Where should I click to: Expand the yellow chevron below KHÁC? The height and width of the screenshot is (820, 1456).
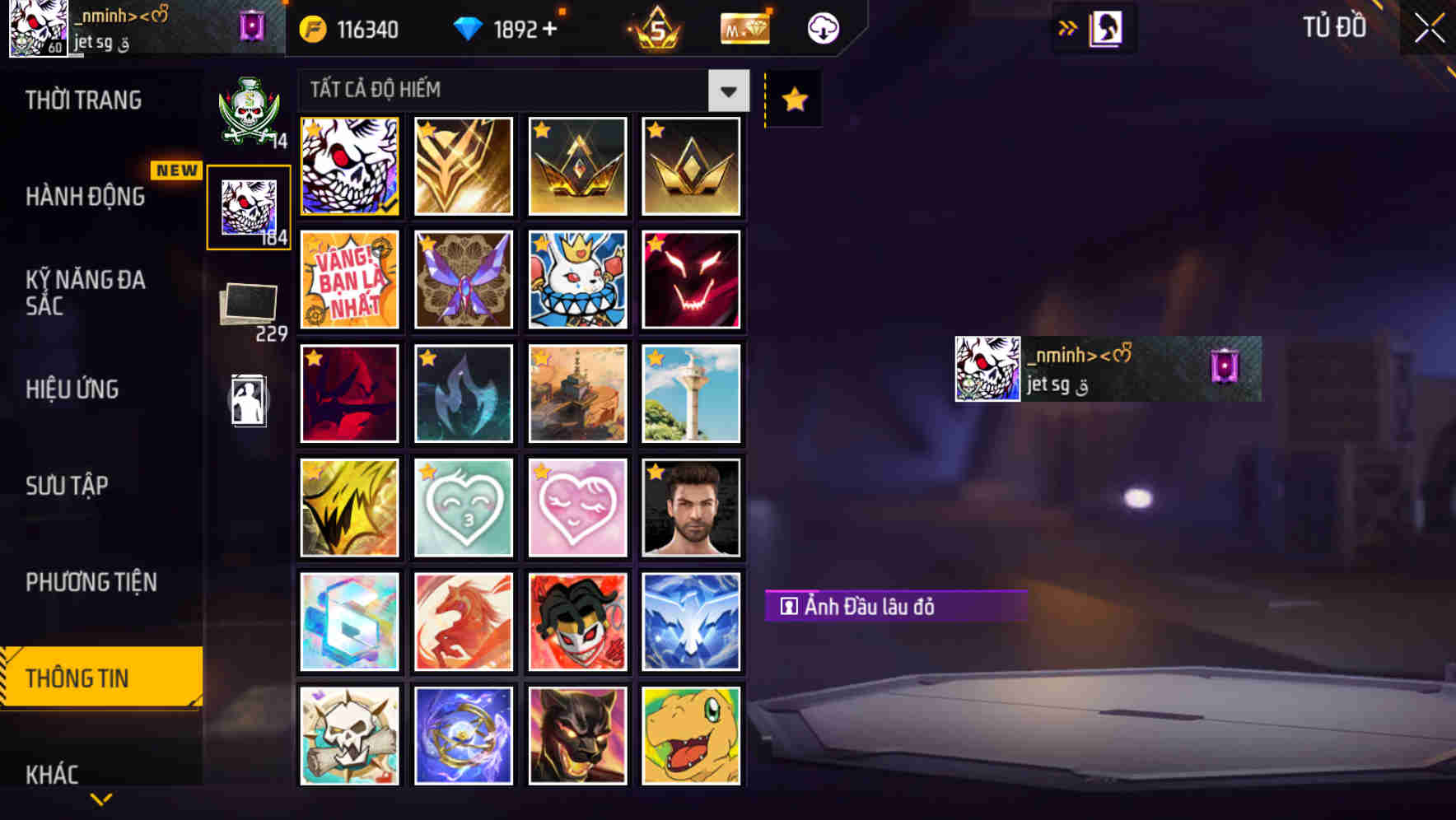point(100,799)
